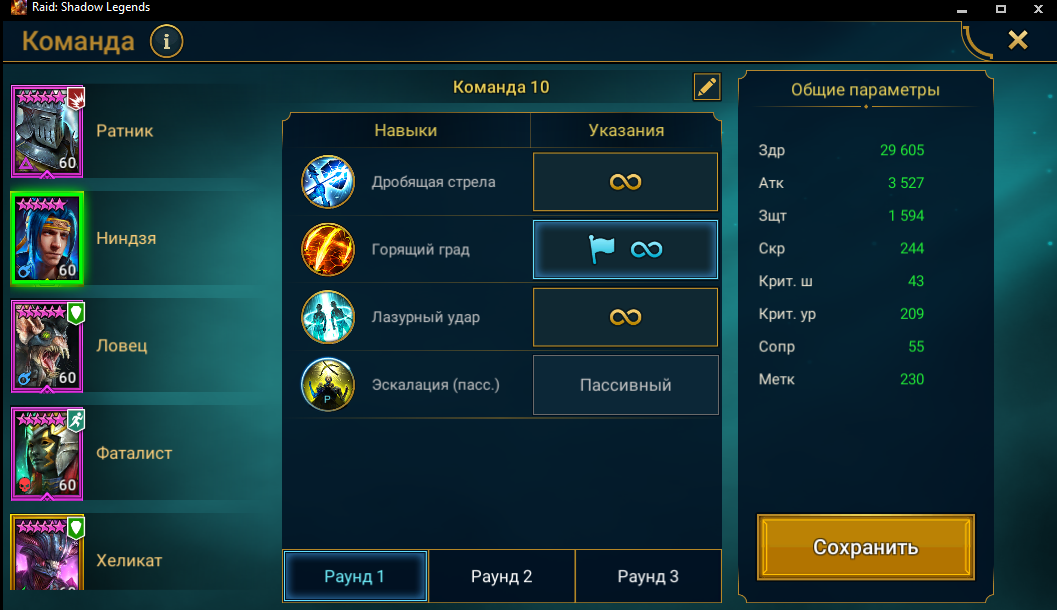
Task: Switch to Раунд 2 tab
Action: point(501,577)
